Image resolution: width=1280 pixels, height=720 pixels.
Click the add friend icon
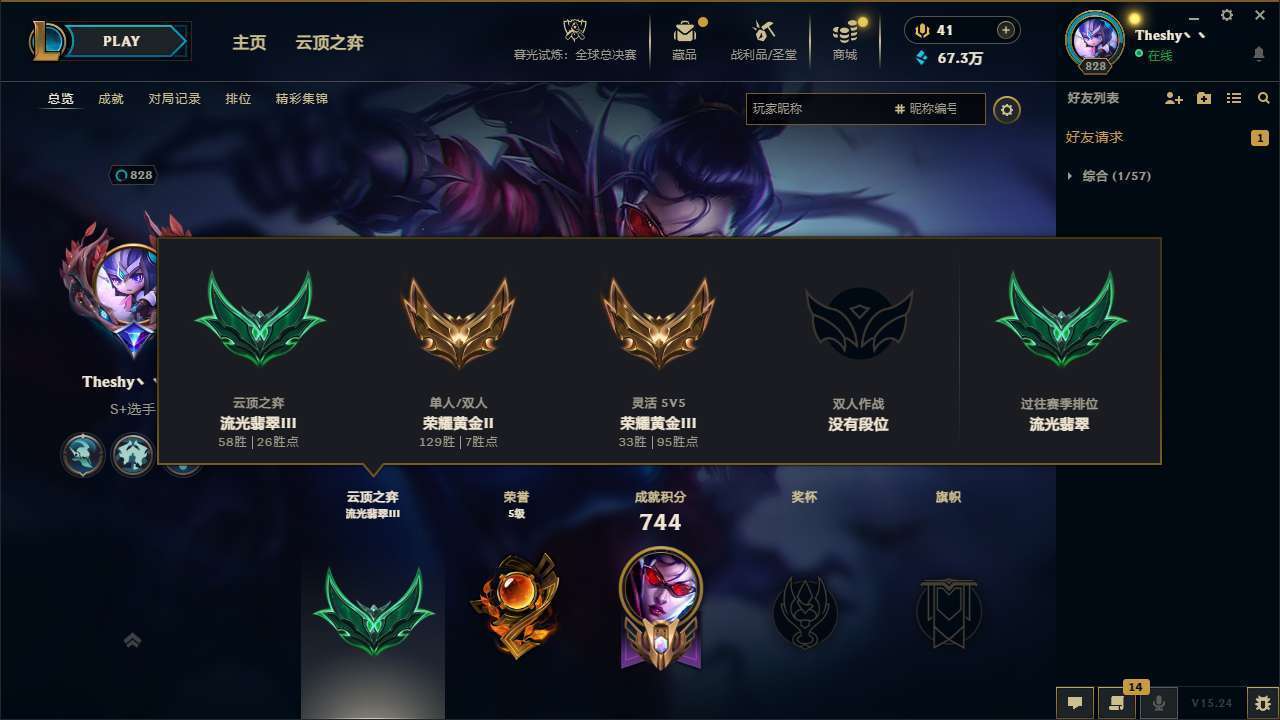tap(1172, 98)
